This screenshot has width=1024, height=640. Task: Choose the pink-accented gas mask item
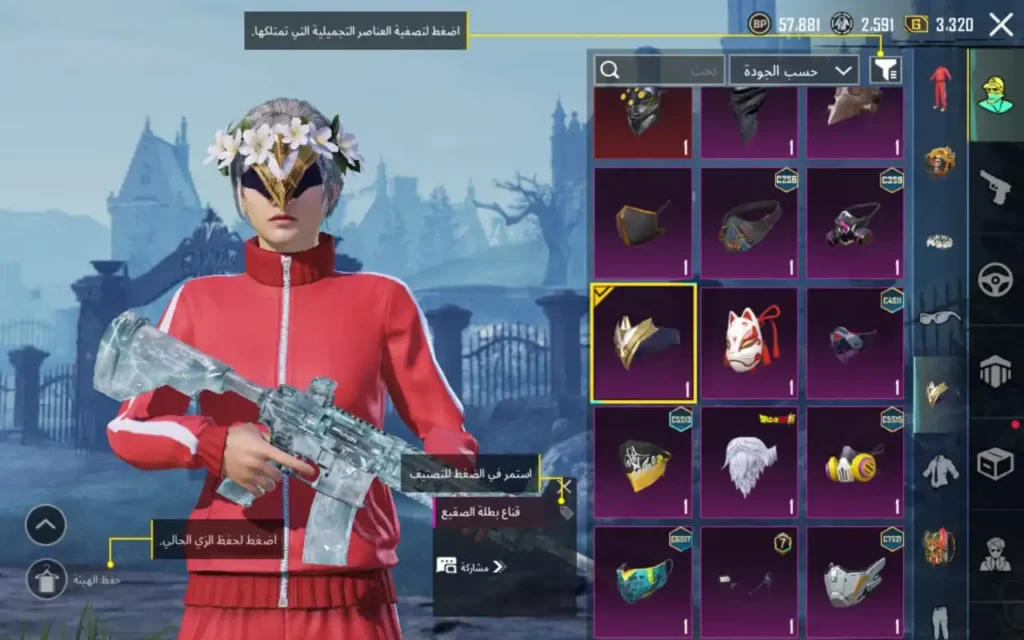pos(855,222)
